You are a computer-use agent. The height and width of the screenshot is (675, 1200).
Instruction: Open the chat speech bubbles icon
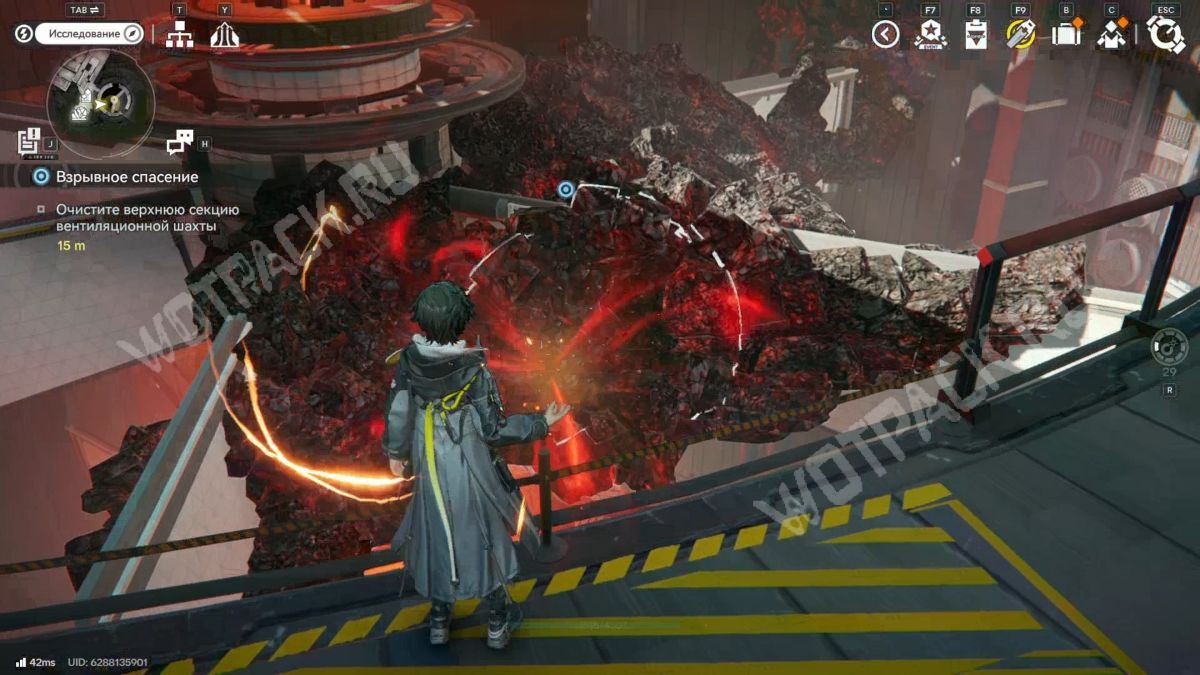[x=179, y=142]
